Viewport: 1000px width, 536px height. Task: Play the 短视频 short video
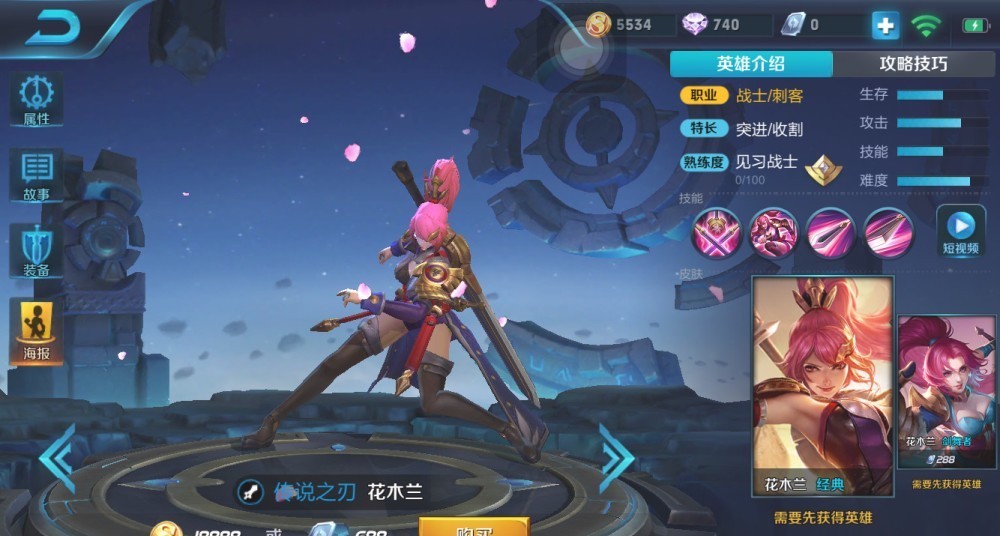point(960,230)
